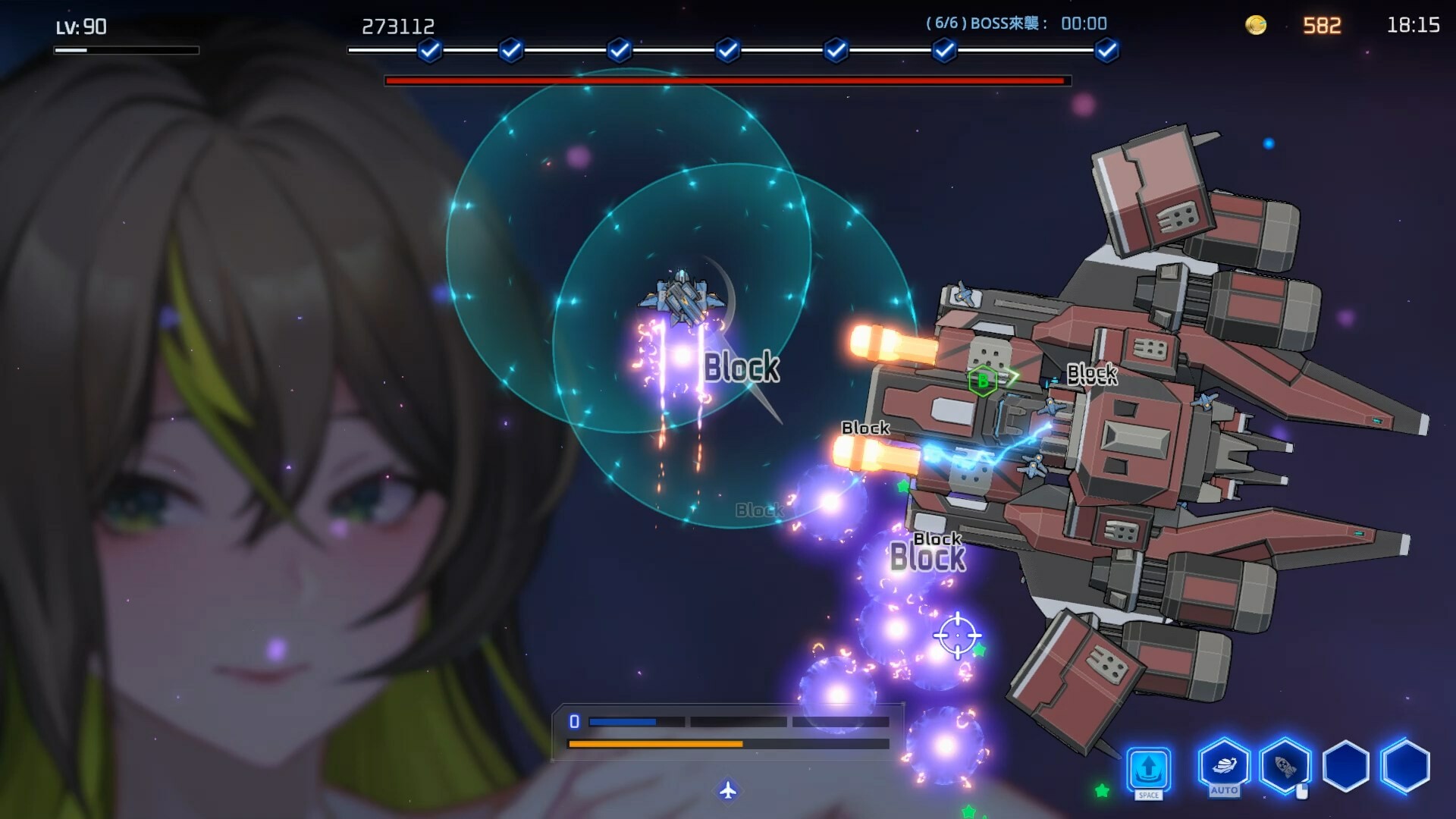1456x819 pixels.
Task: Click the crosshair targeting reticle
Action: (957, 633)
